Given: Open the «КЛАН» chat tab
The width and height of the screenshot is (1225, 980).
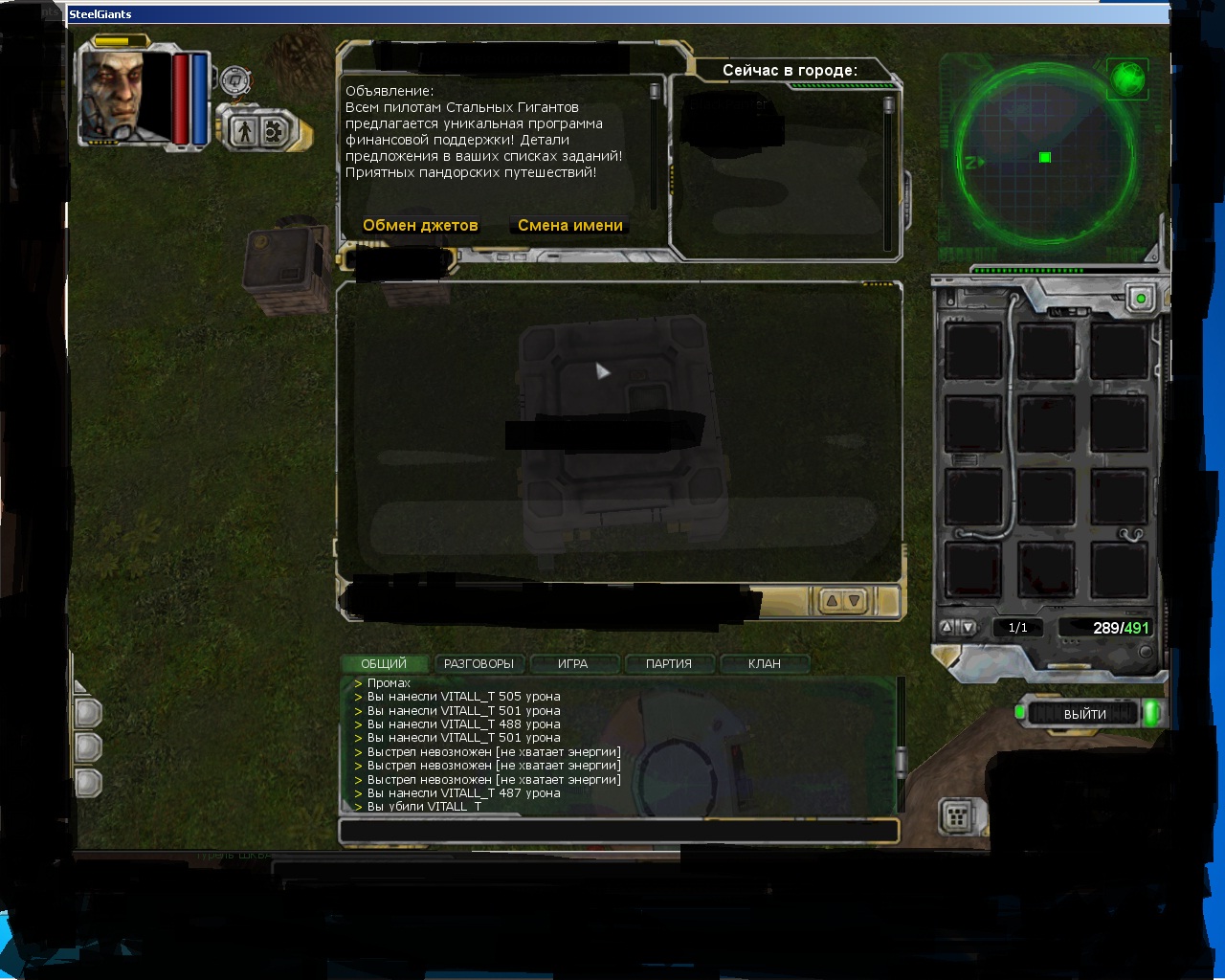Looking at the screenshot, I should [x=764, y=663].
